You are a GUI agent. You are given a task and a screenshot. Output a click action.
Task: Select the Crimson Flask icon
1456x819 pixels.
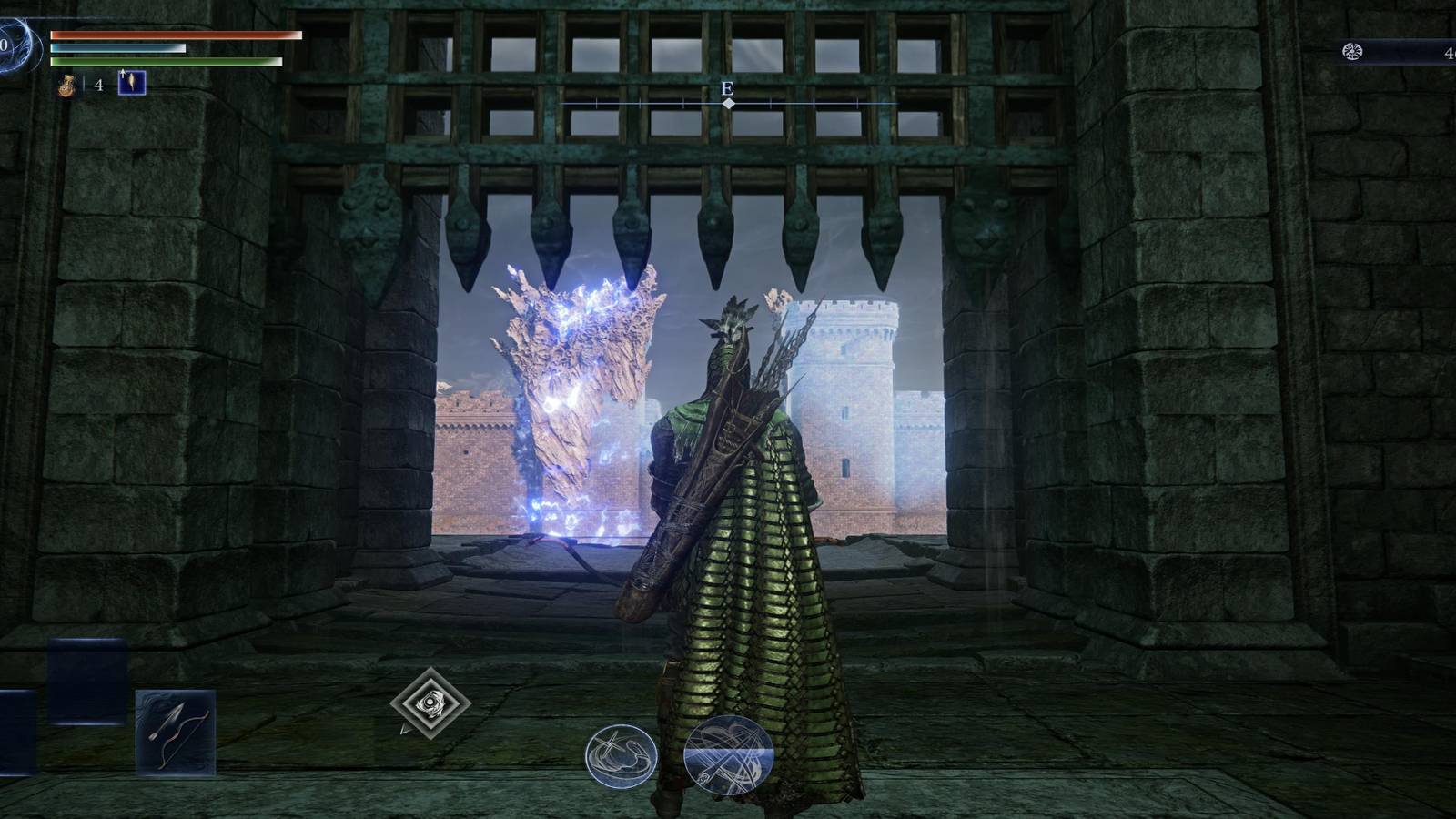click(x=66, y=86)
